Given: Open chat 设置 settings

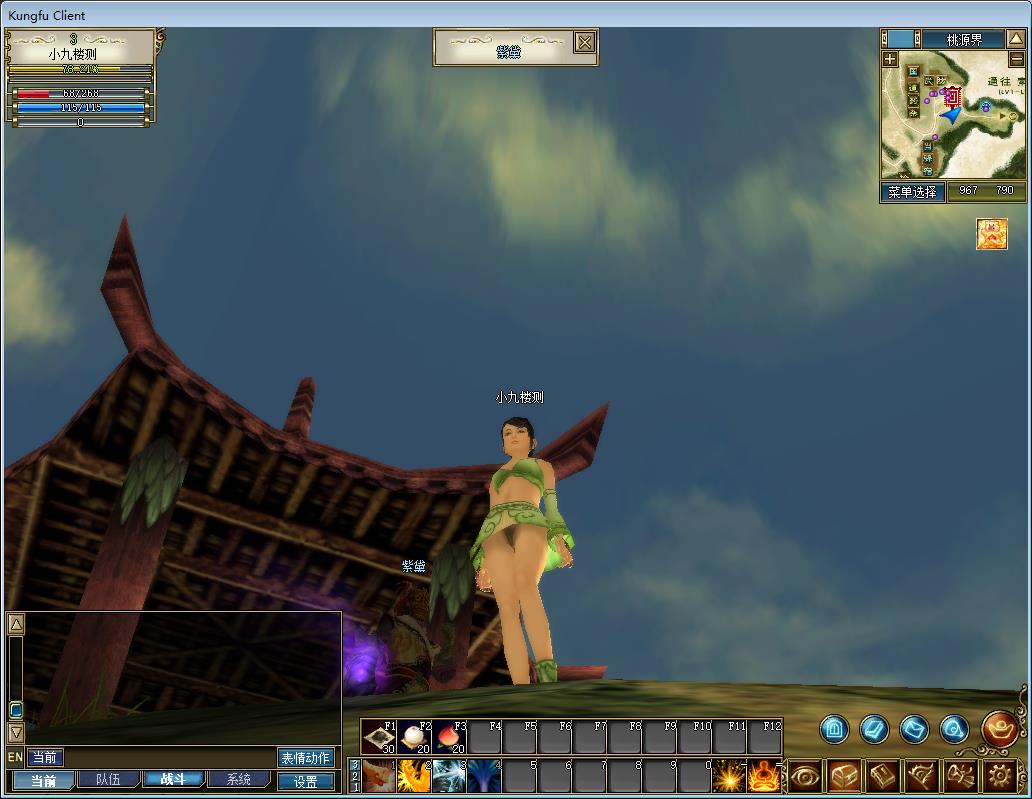Looking at the screenshot, I should pos(306,782).
